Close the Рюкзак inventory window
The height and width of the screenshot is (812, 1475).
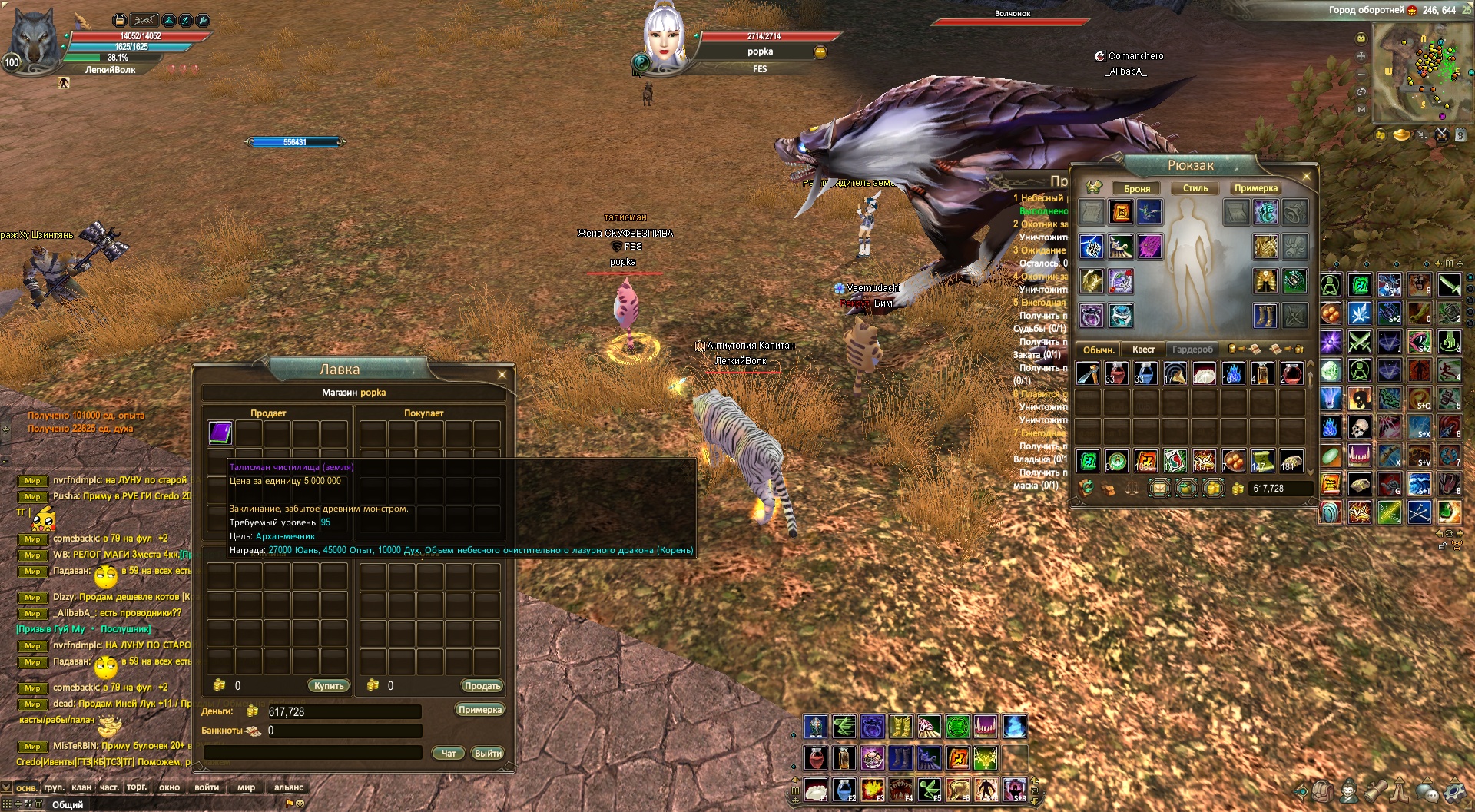pos(1306,177)
